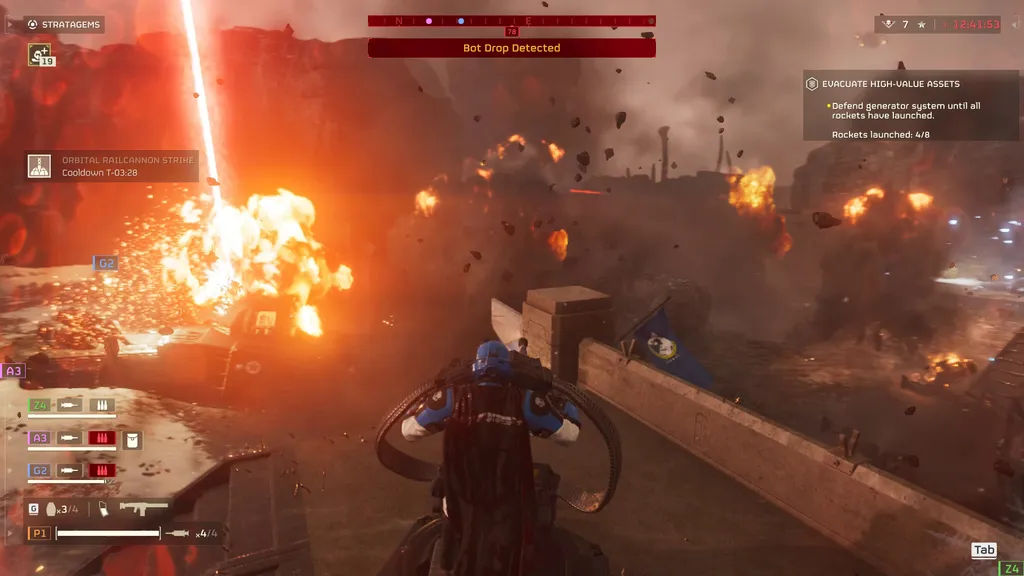The image size is (1024, 576).
Task: Select the grenade icon in weapon bar
Action: click(x=52, y=509)
